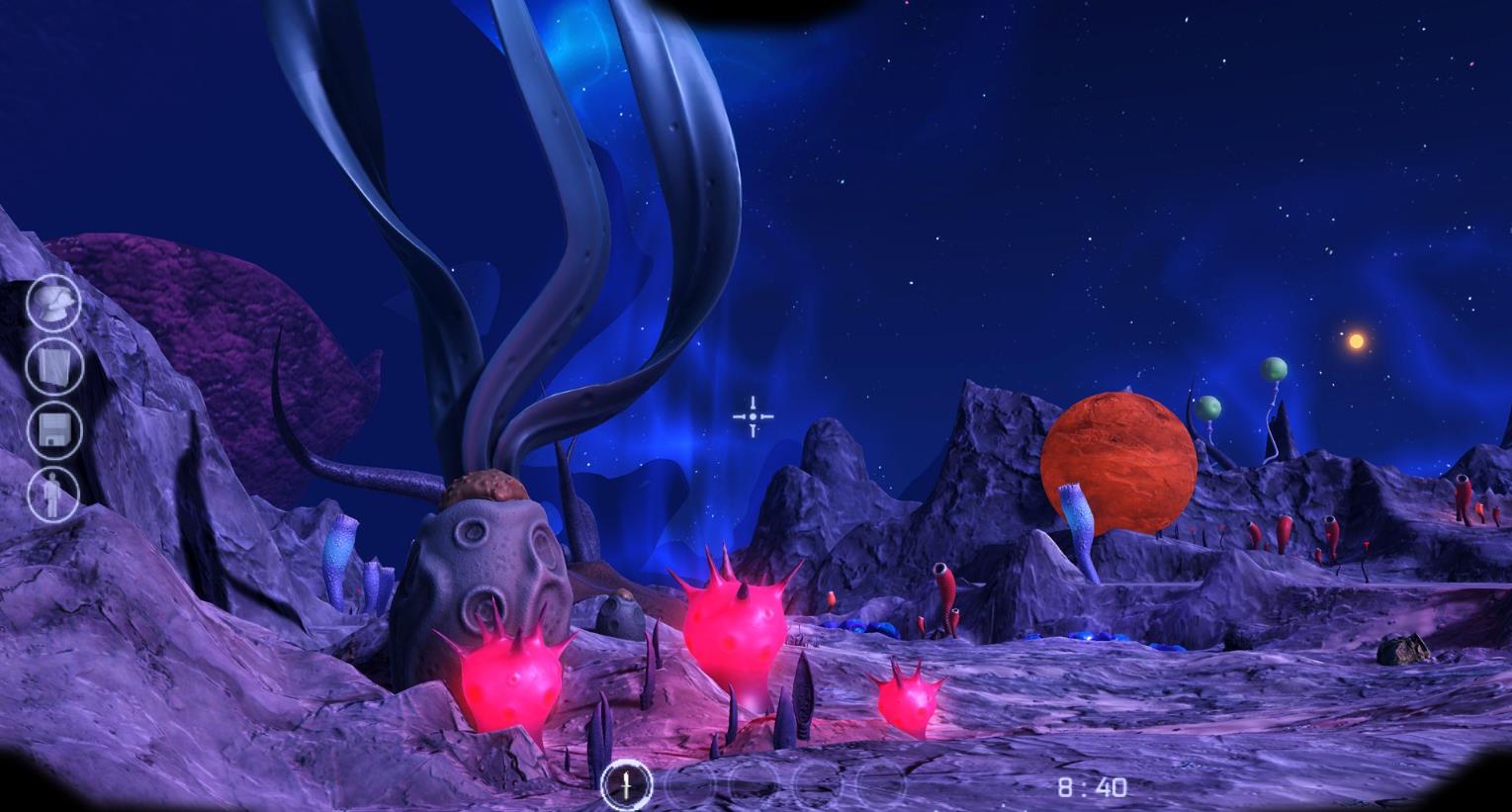Select the helmet icon in the left sidebar
This screenshot has height=812, width=1512.
click(x=52, y=304)
